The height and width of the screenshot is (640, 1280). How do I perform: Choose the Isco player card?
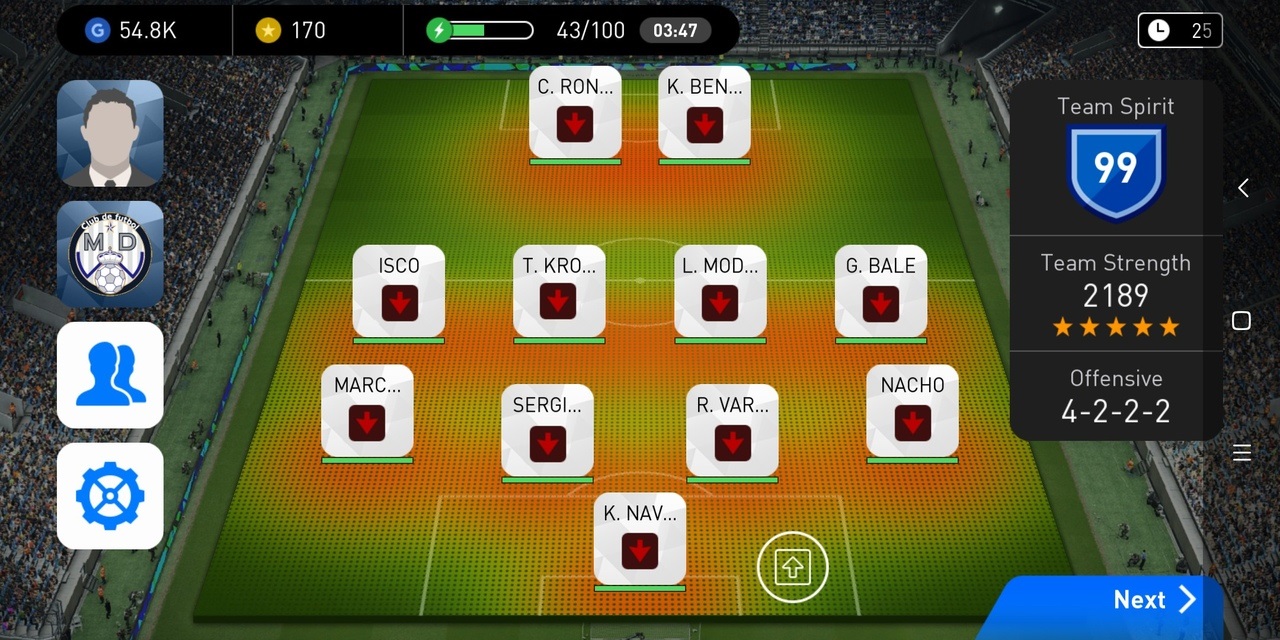click(x=399, y=292)
